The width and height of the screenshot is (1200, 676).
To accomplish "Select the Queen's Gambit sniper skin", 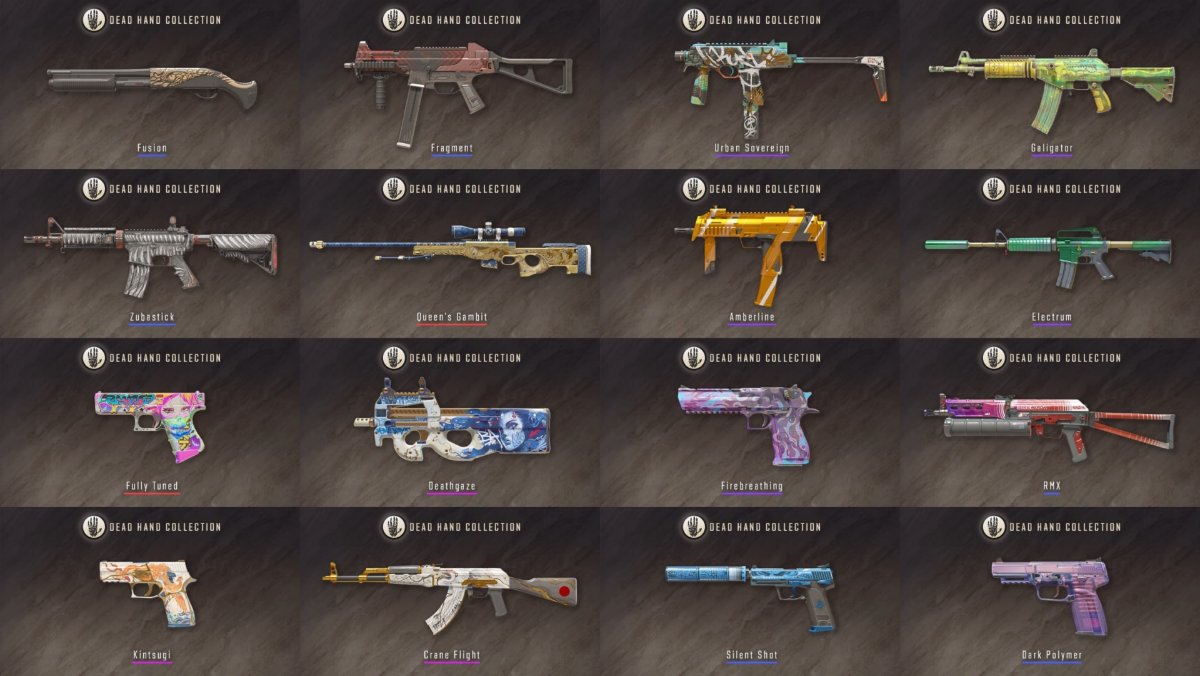I will click(451, 252).
